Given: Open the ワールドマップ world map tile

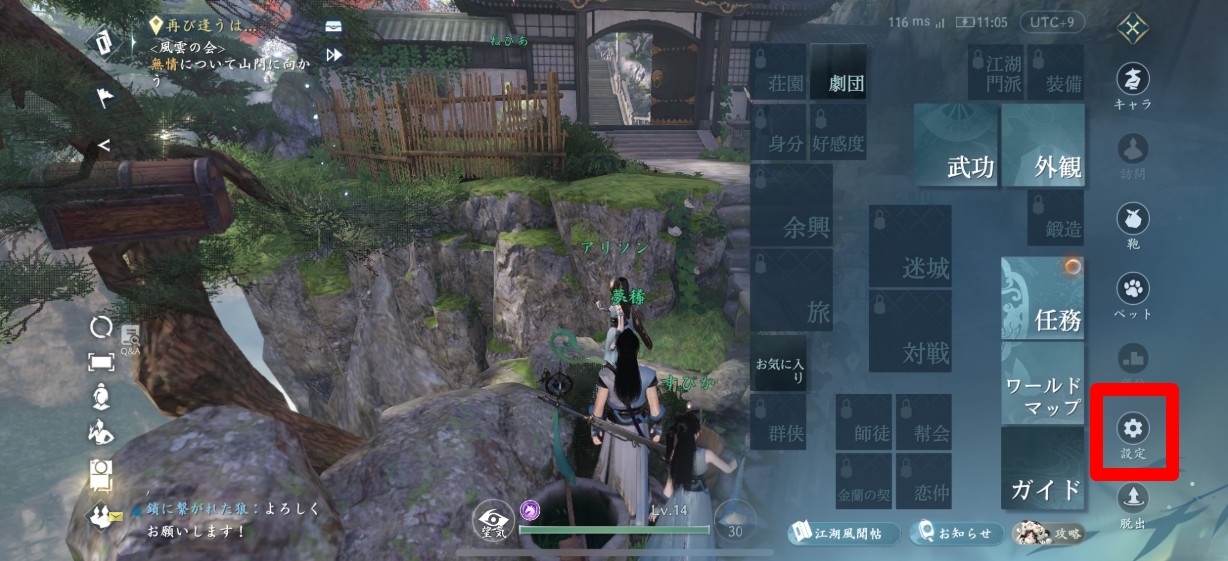Looking at the screenshot, I should click(1043, 385).
